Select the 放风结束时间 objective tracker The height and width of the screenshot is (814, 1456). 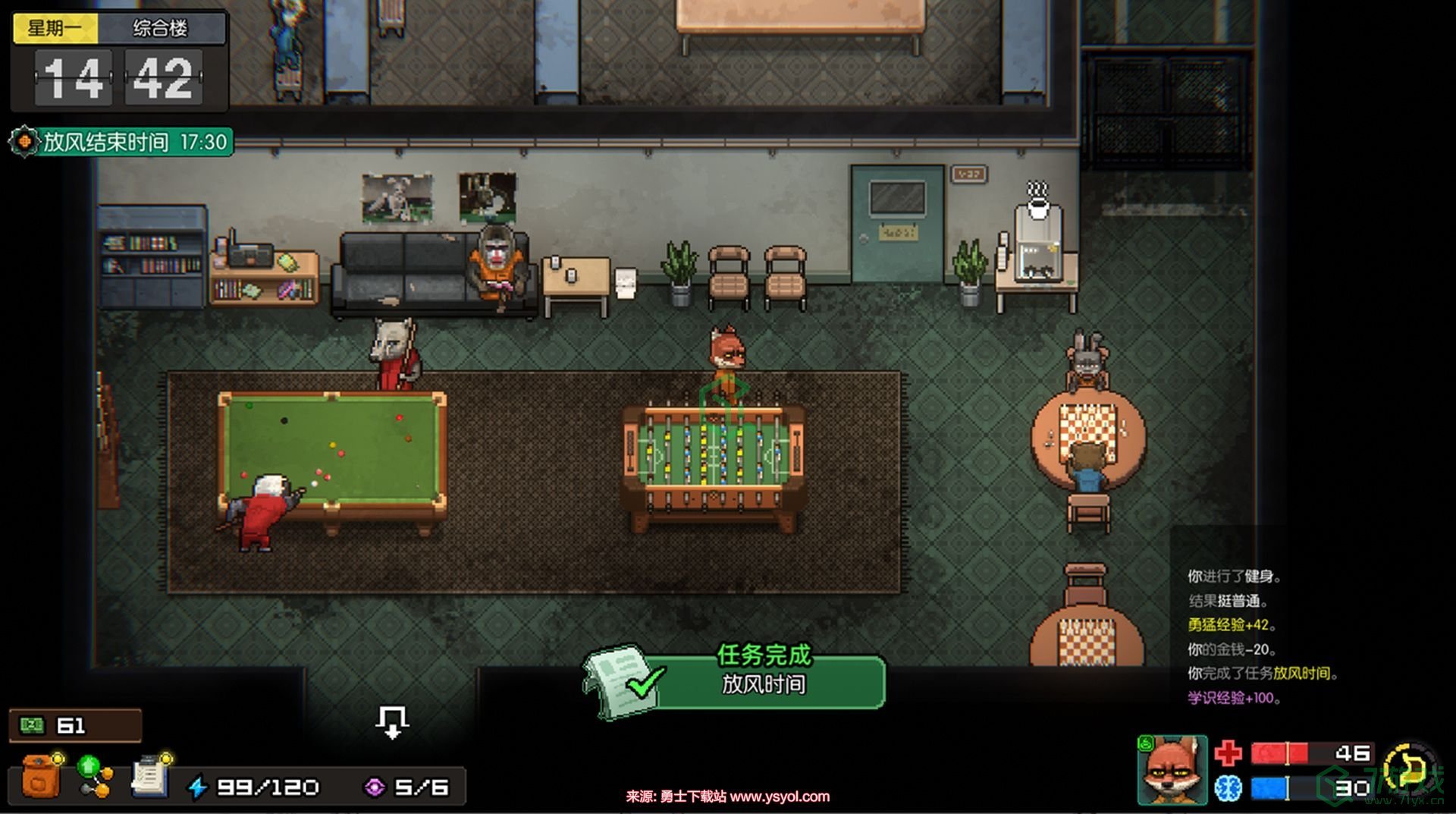pyautogui.click(x=121, y=142)
